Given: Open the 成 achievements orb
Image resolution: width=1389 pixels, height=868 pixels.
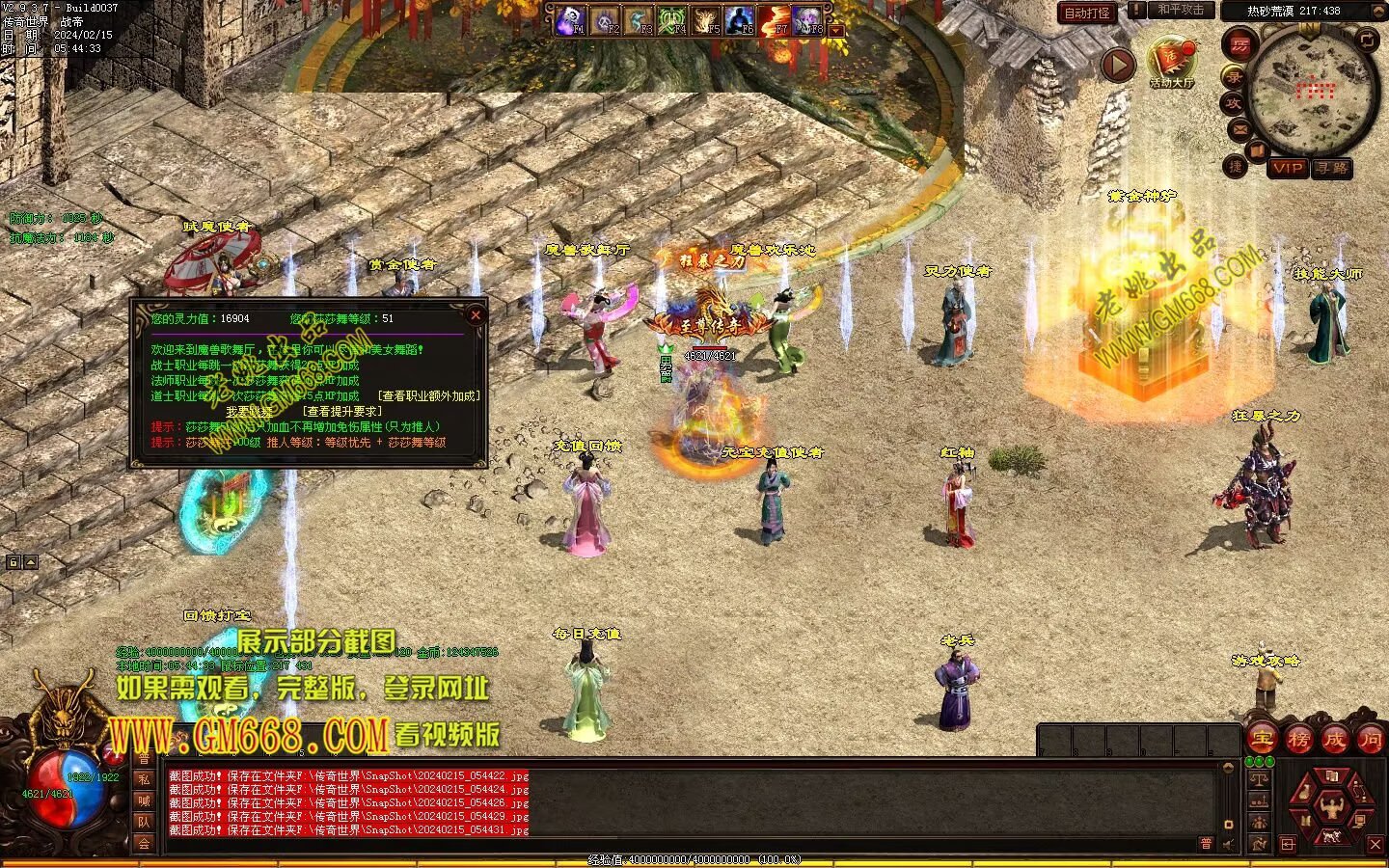Looking at the screenshot, I should 1335,740.
